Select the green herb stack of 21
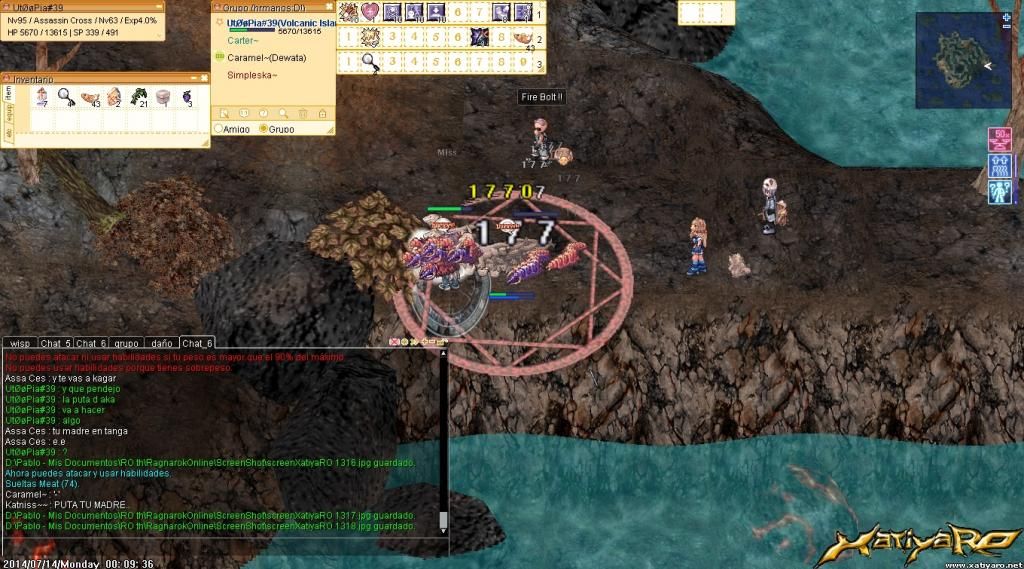 pyautogui.click(x=138, y=97)
